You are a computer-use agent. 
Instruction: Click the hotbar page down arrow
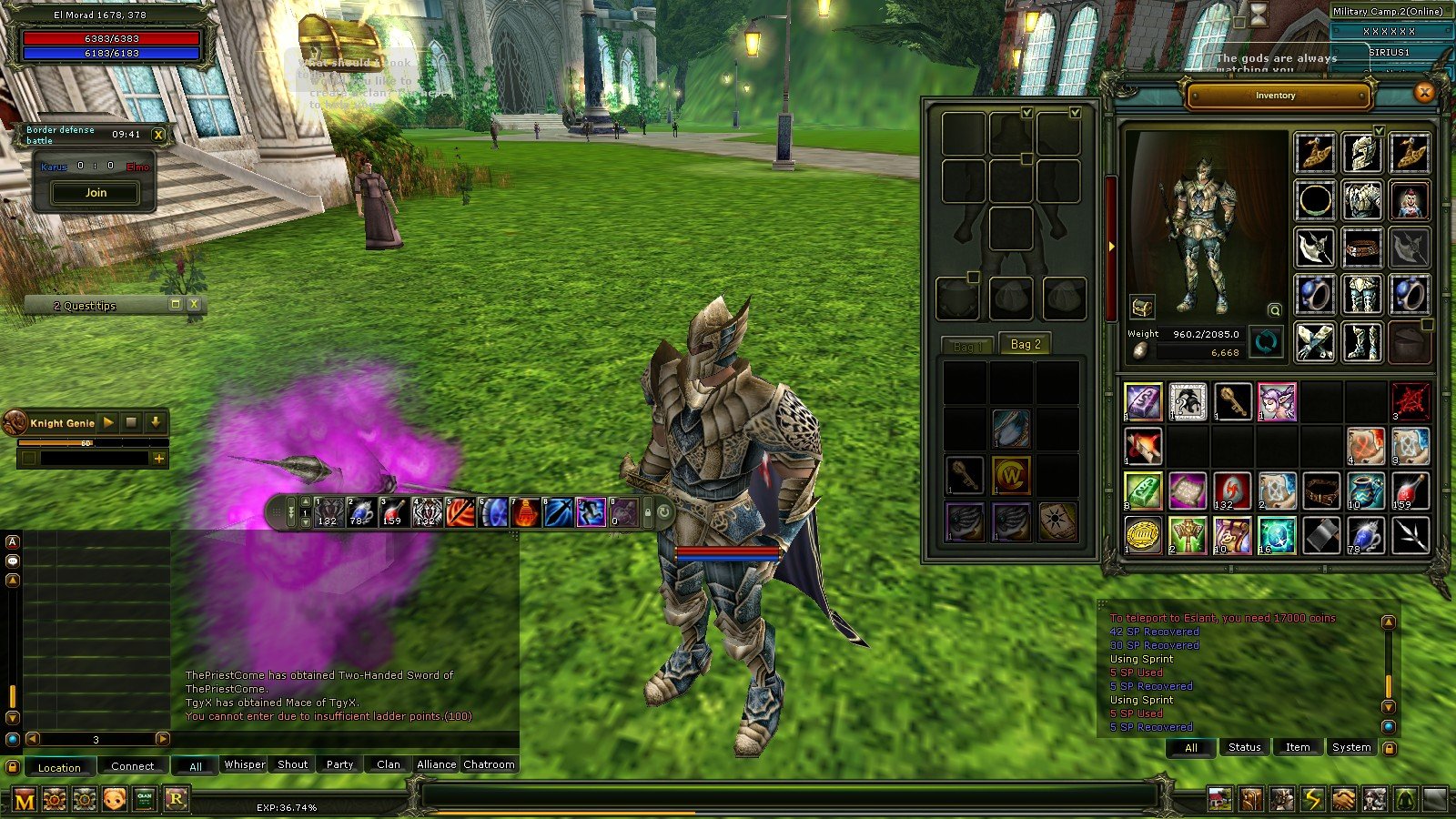point(305,521)
